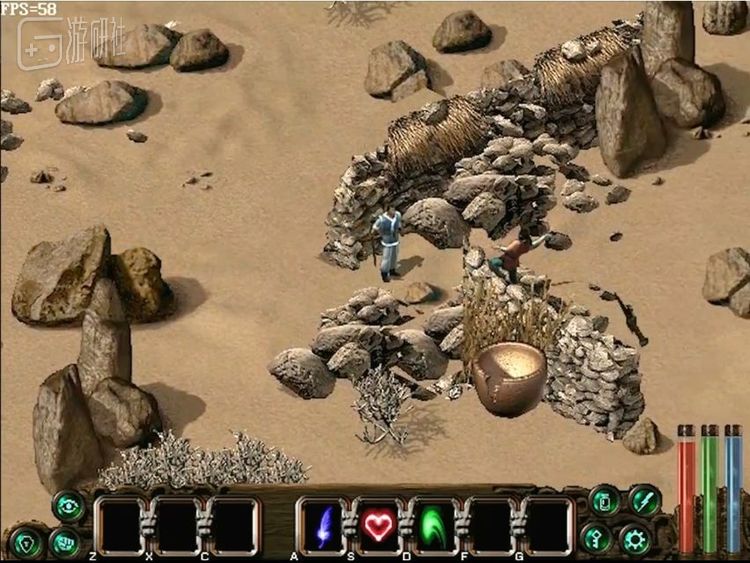
Task: Use the red heart skill slot
Action: coord(376,525)
